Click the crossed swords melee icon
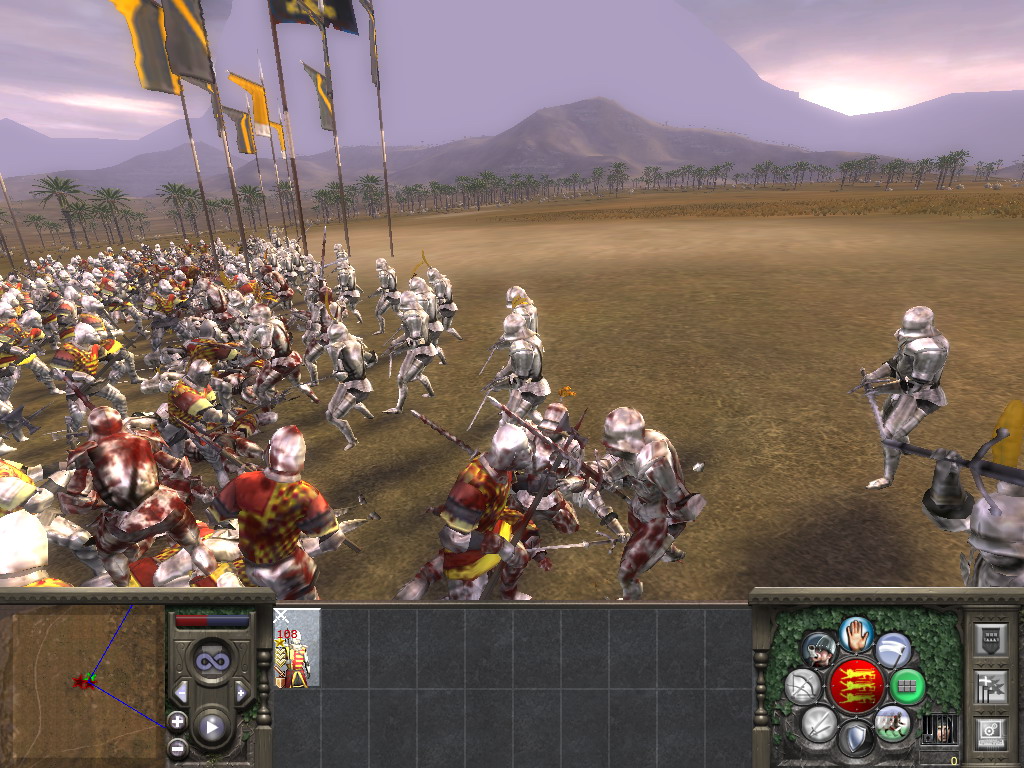1024x768 pixels. pyautogui.click(x=819, y=723)
